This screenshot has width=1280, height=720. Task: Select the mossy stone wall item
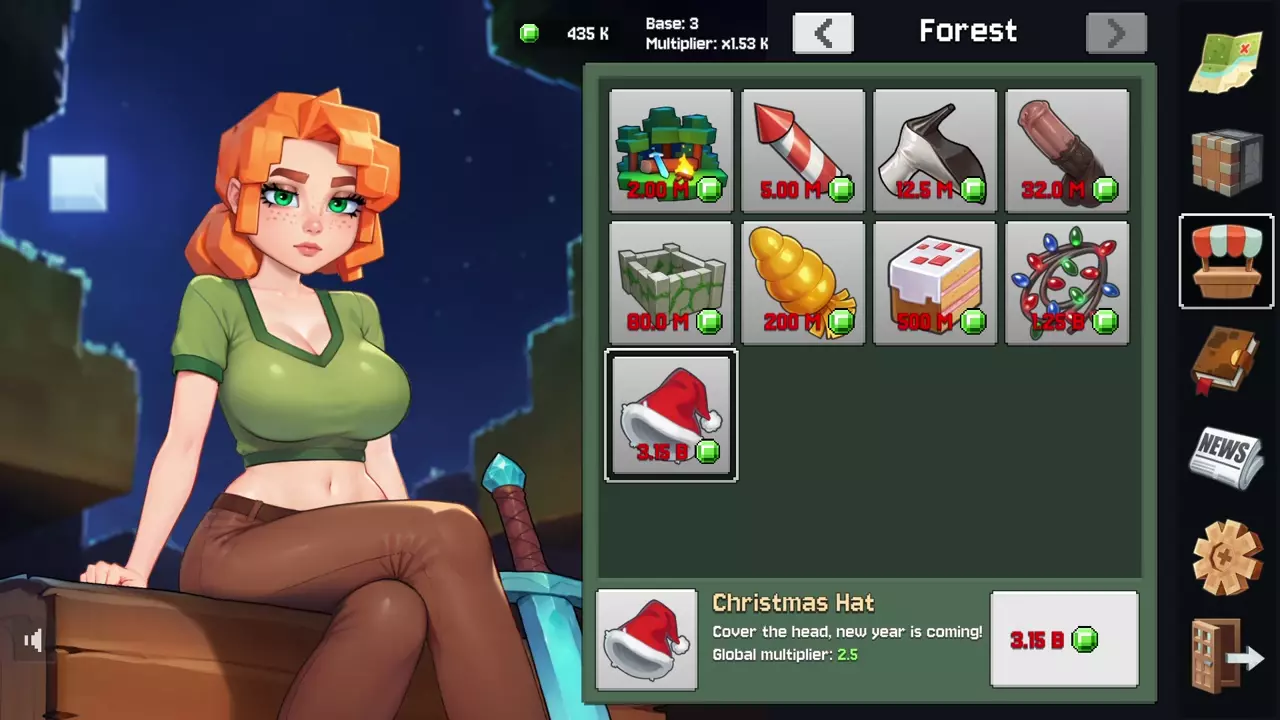[671, 283]
